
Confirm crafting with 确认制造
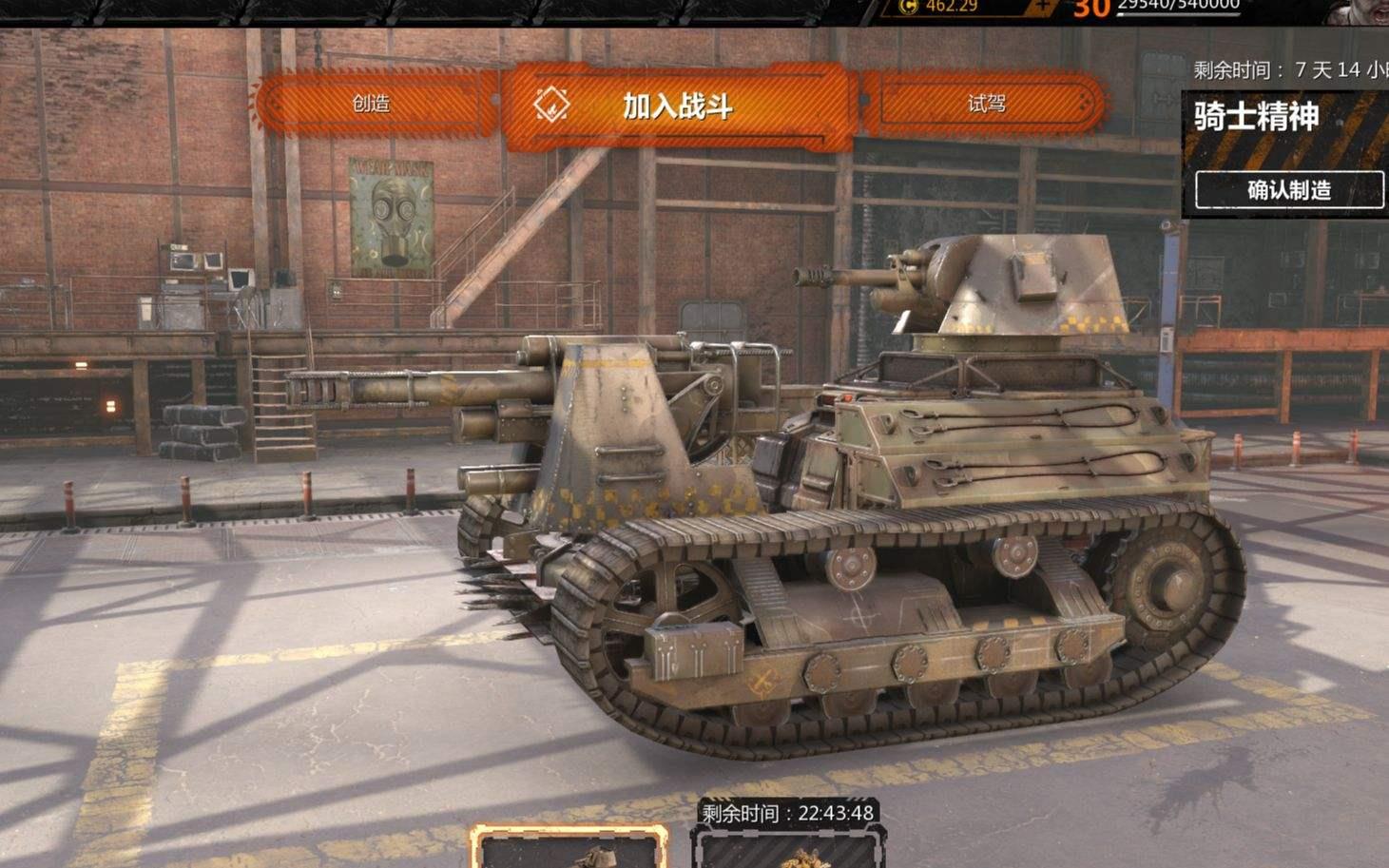pyautogui.click(x=1288, y=190)
